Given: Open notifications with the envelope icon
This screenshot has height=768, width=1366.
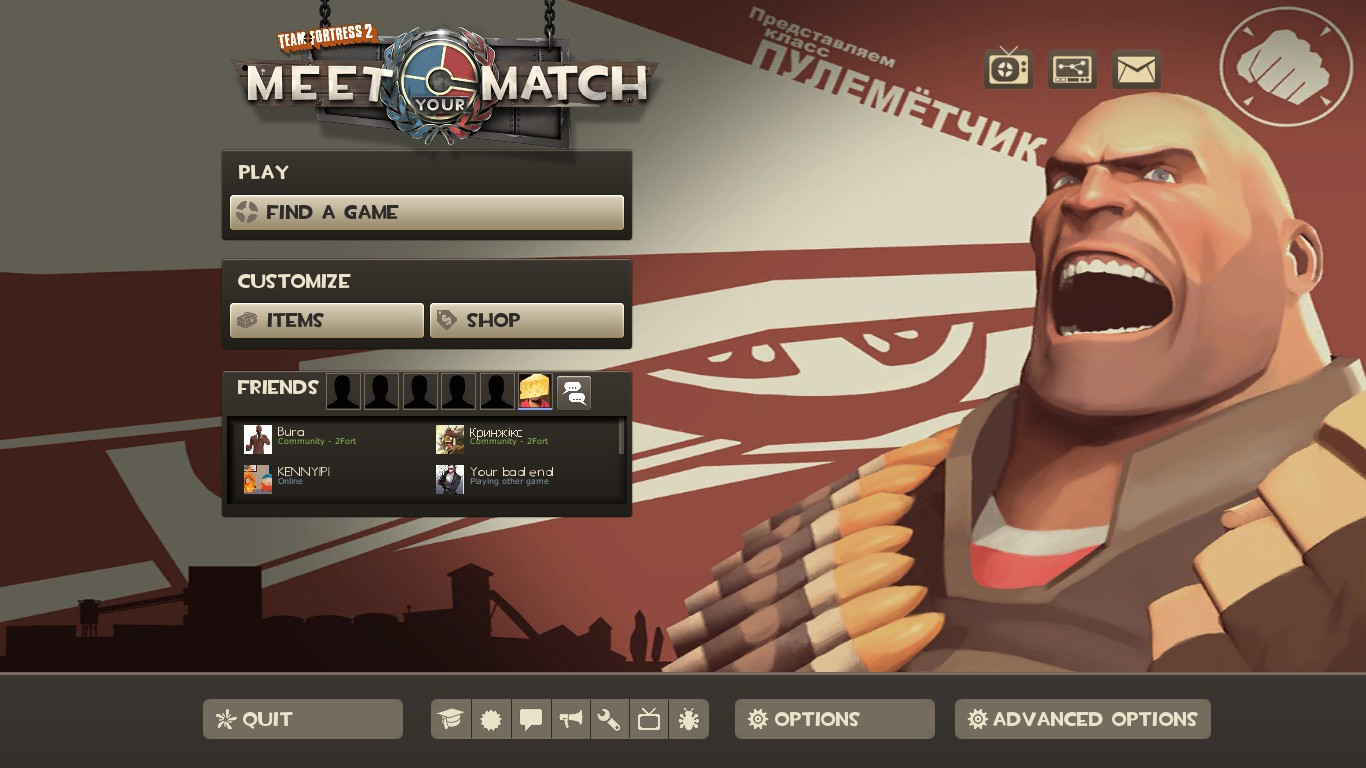Looking at the screenshot, I should (1135, 69).
